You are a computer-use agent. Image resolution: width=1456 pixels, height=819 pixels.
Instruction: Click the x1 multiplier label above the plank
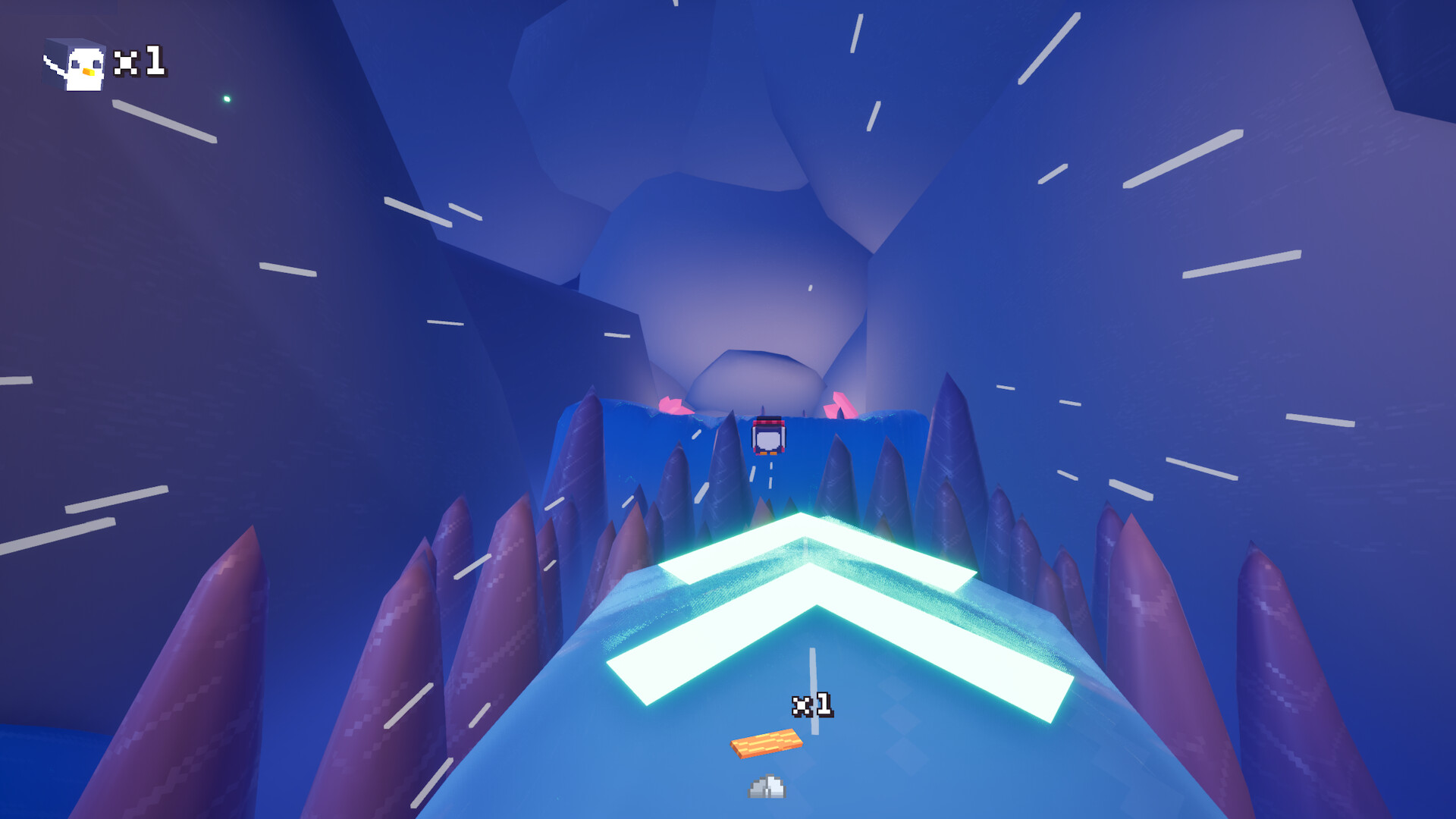point(813,704)
